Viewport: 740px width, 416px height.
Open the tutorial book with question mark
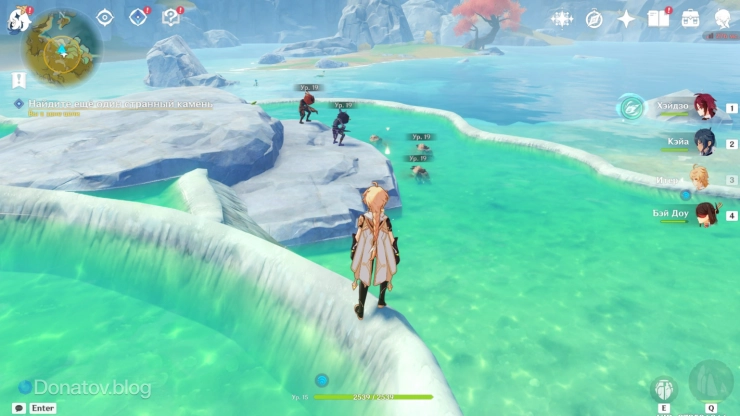[x=171, y=17]
